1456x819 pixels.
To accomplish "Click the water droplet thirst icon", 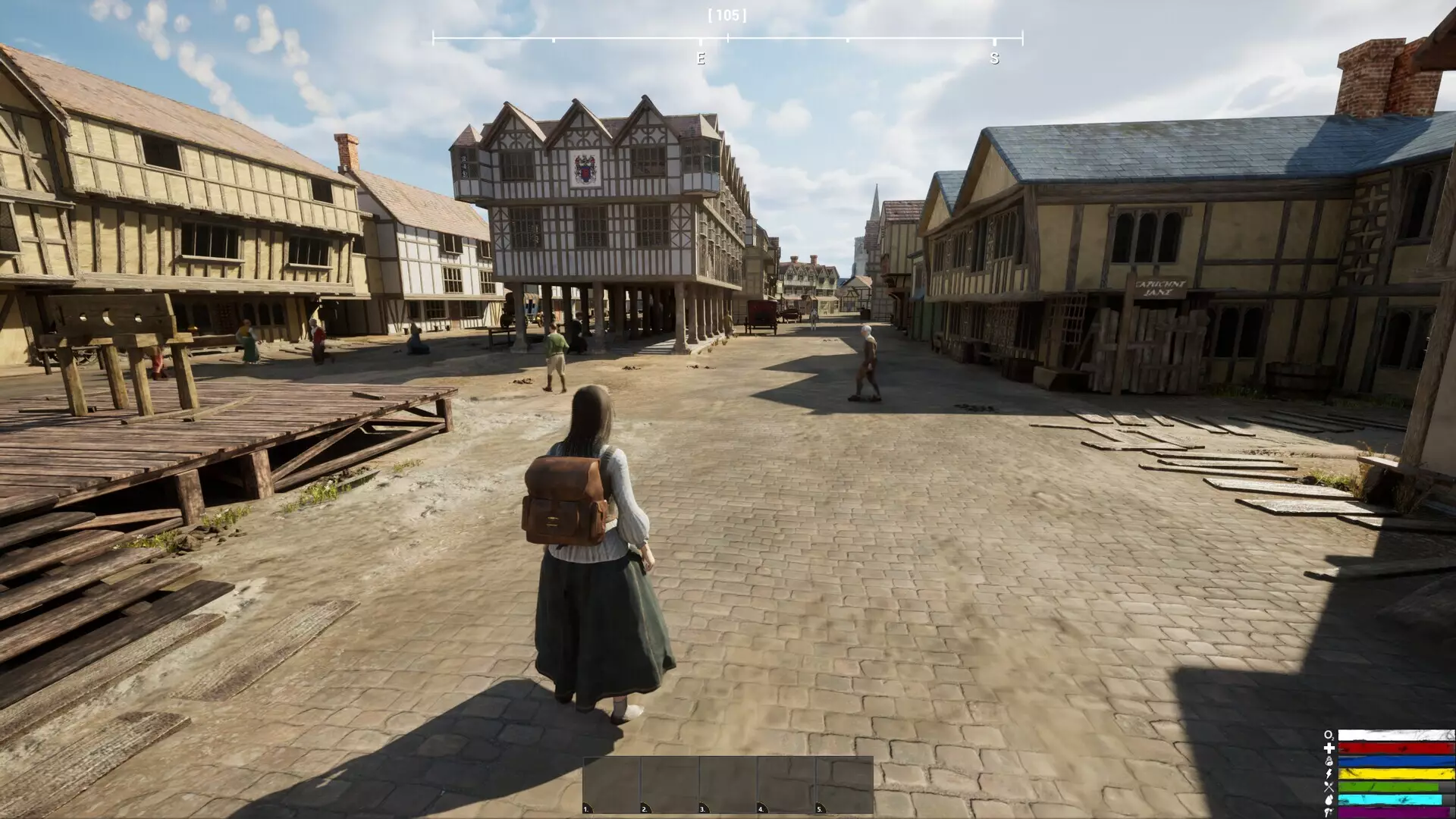I will (1329, 799).
